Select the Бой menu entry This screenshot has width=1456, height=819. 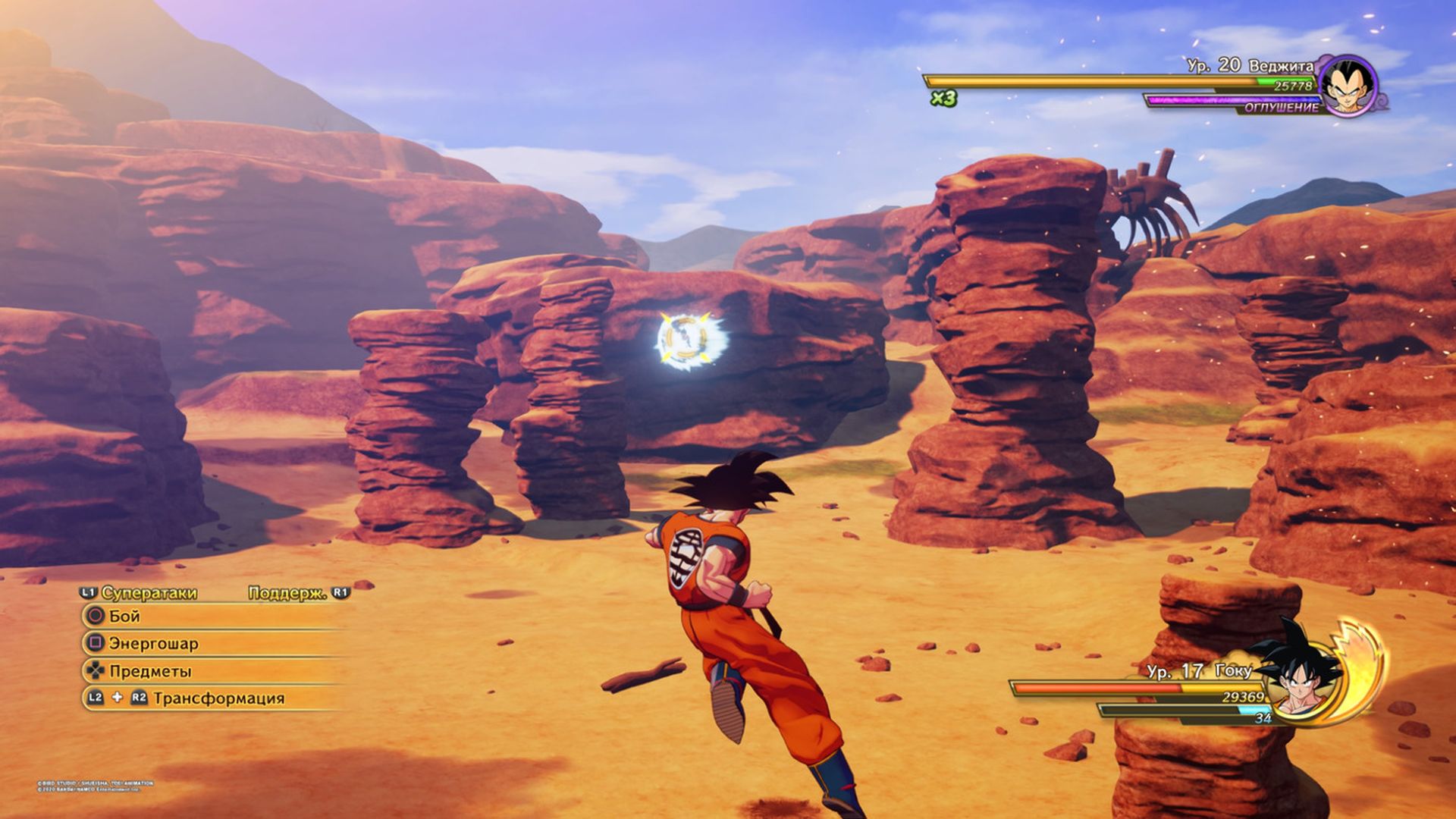pos(124,617)
